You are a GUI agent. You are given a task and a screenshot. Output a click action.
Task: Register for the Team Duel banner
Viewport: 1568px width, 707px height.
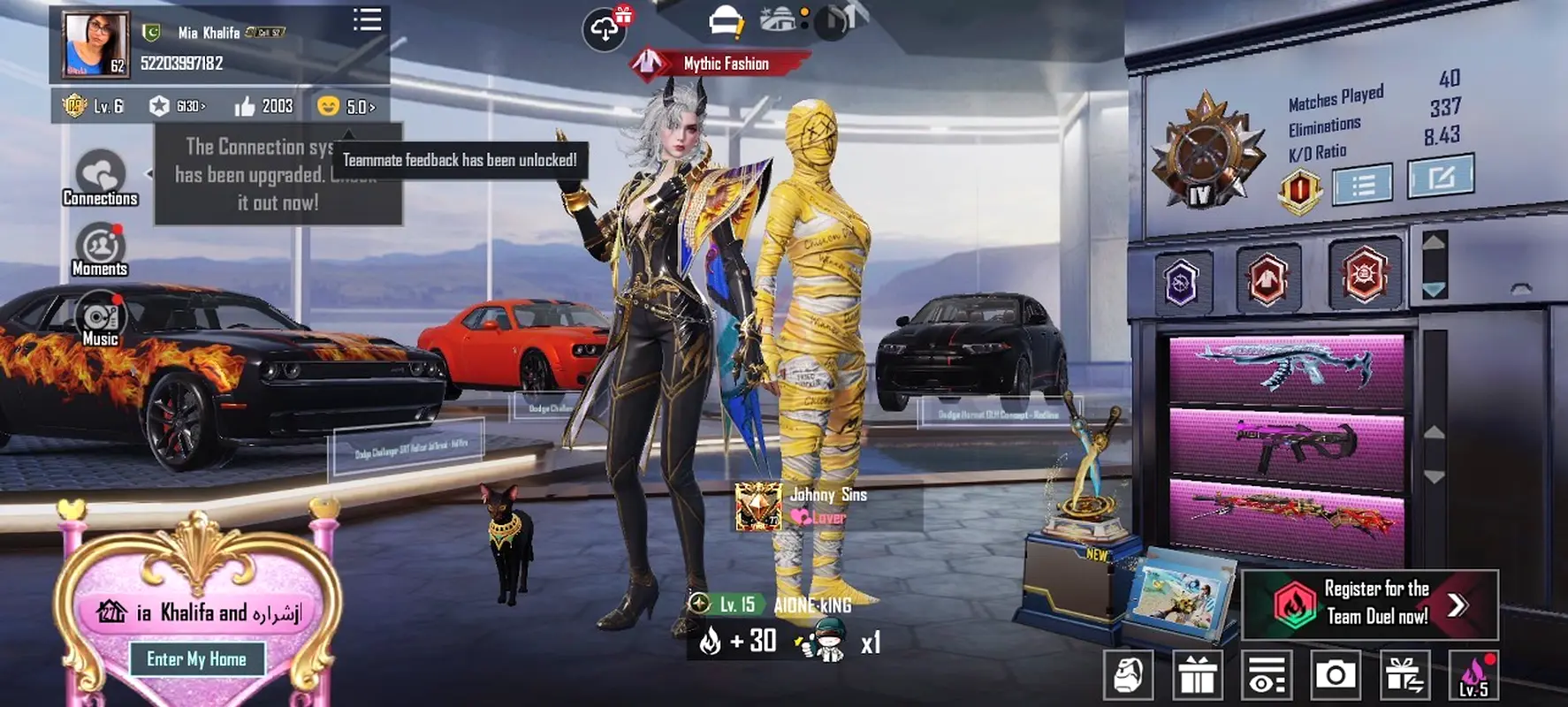coord(1370,604)
